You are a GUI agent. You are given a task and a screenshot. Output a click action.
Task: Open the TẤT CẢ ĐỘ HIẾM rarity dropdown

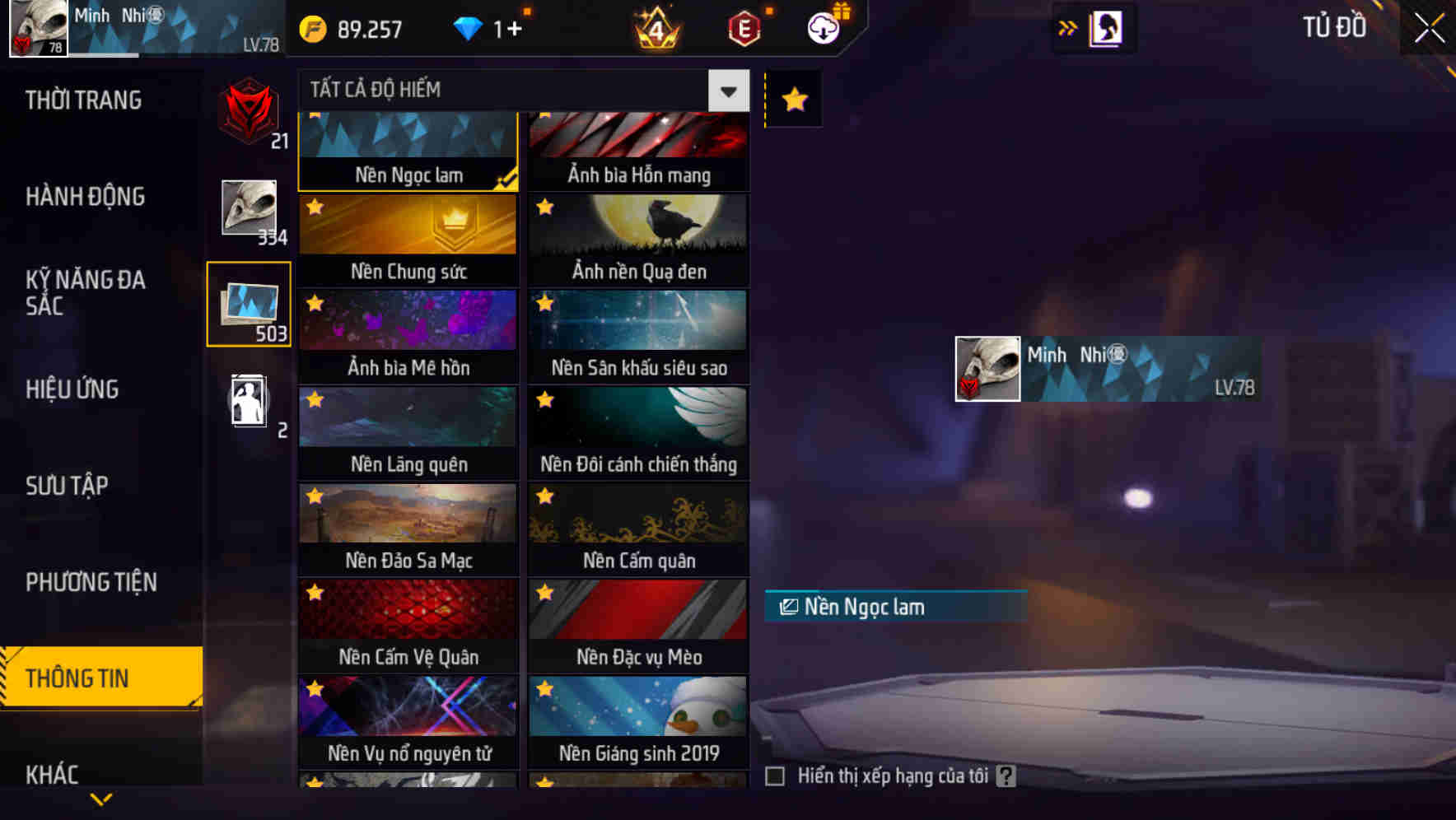726,91
